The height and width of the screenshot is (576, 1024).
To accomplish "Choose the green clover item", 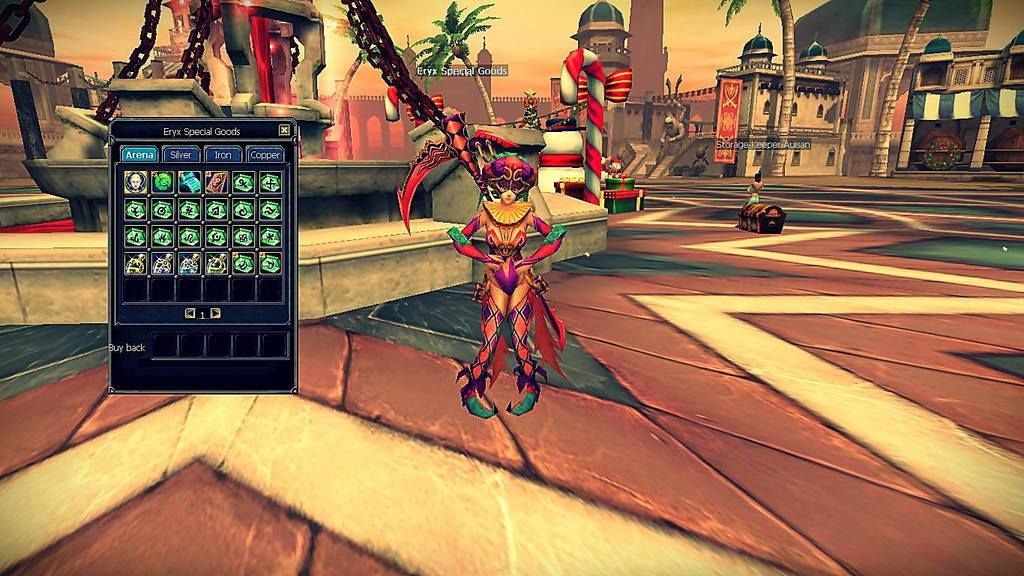I will 163,182.
